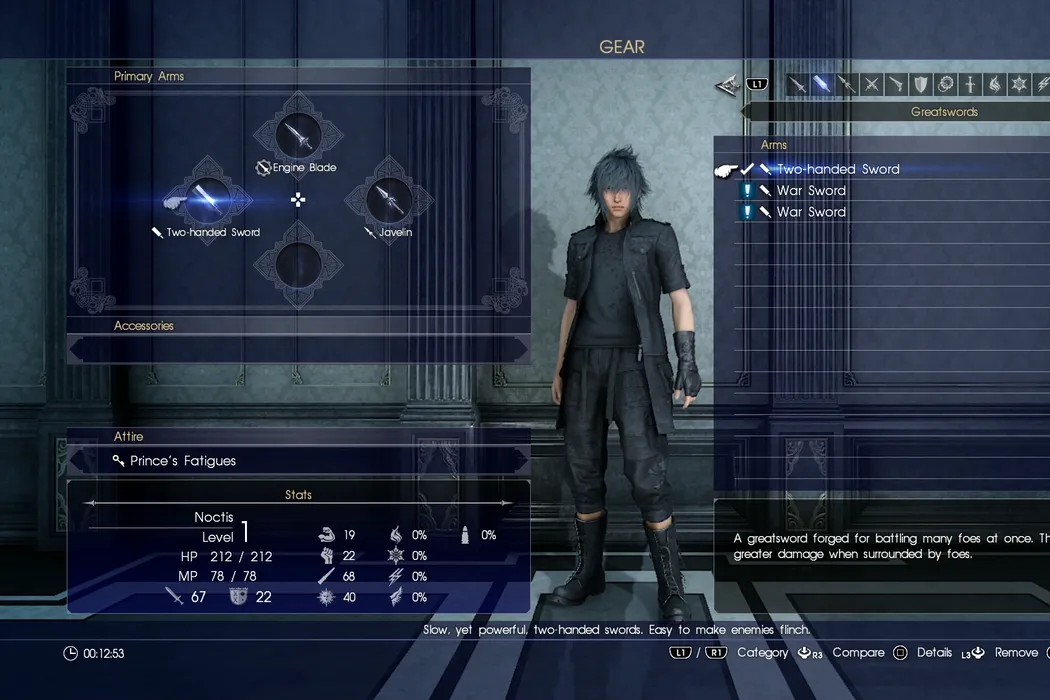Select the Javelin weapon slot
This screenshot has width=1050, height=700.
(x=388, y=199)
